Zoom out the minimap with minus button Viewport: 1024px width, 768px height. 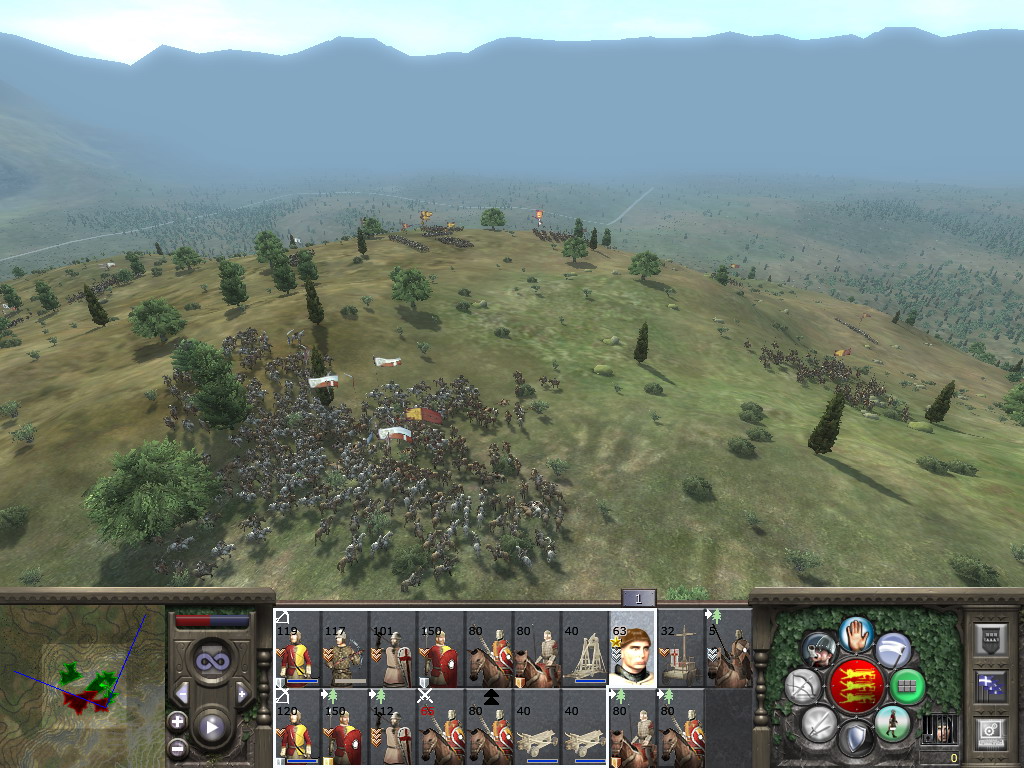(177, 747)
